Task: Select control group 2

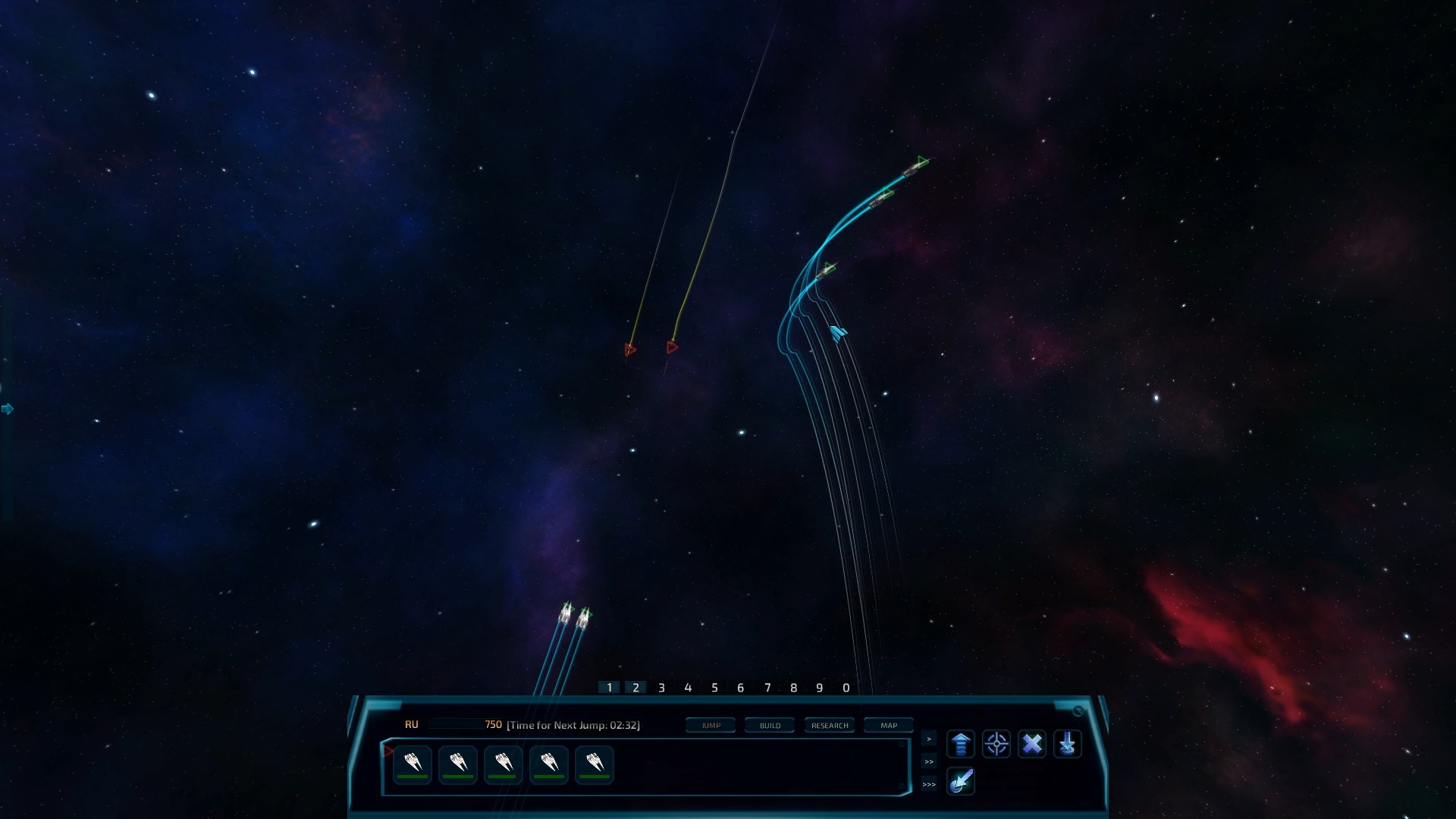Action: pyautogui.click(x=635, y=688)
